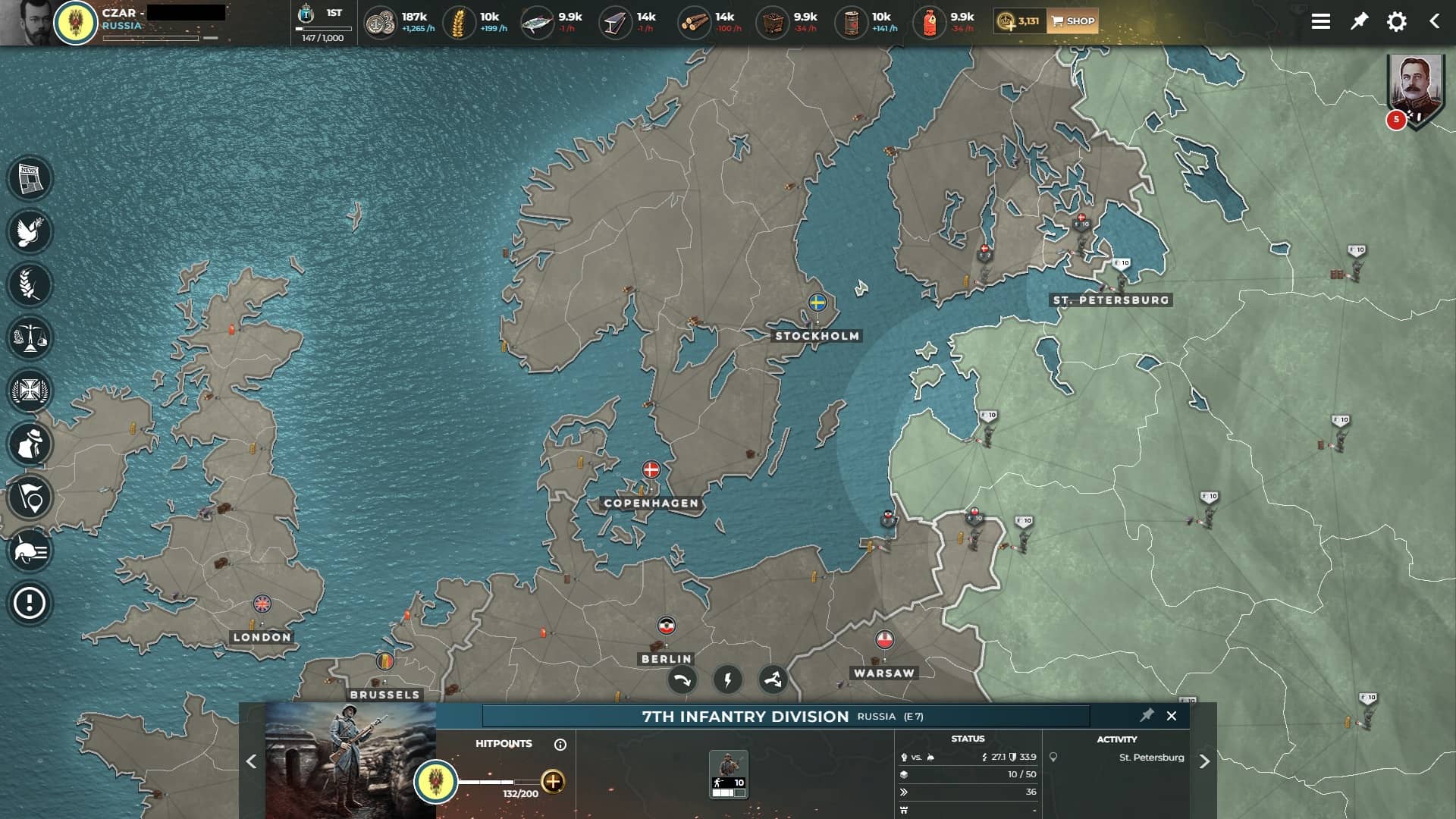Go to the next unit with the right arrow

(x=1204, y=761)
